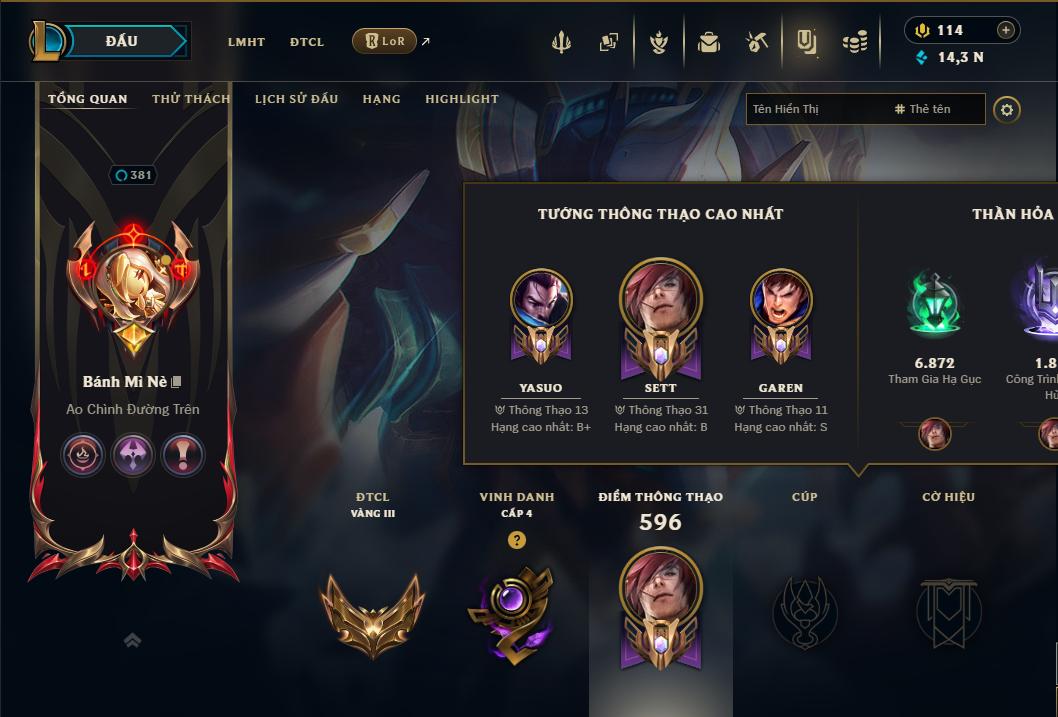This screenshot has width=1058, height=717.
Task: Click the plus button to buy RP
Action: coord(1006,30)
